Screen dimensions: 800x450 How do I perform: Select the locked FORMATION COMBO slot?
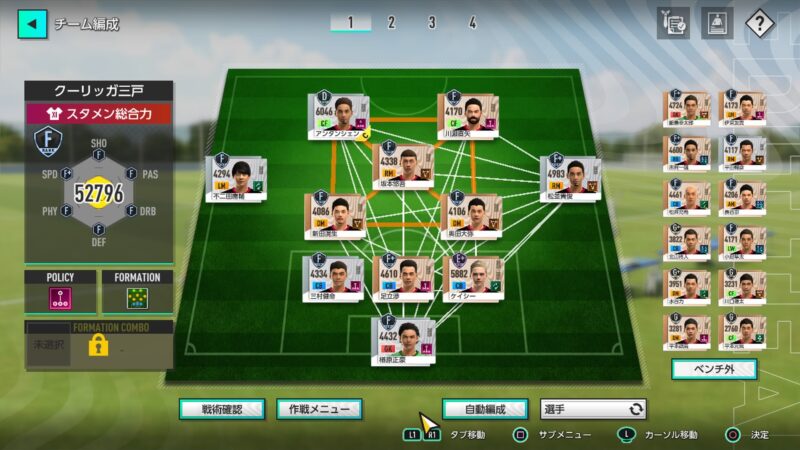98,345
